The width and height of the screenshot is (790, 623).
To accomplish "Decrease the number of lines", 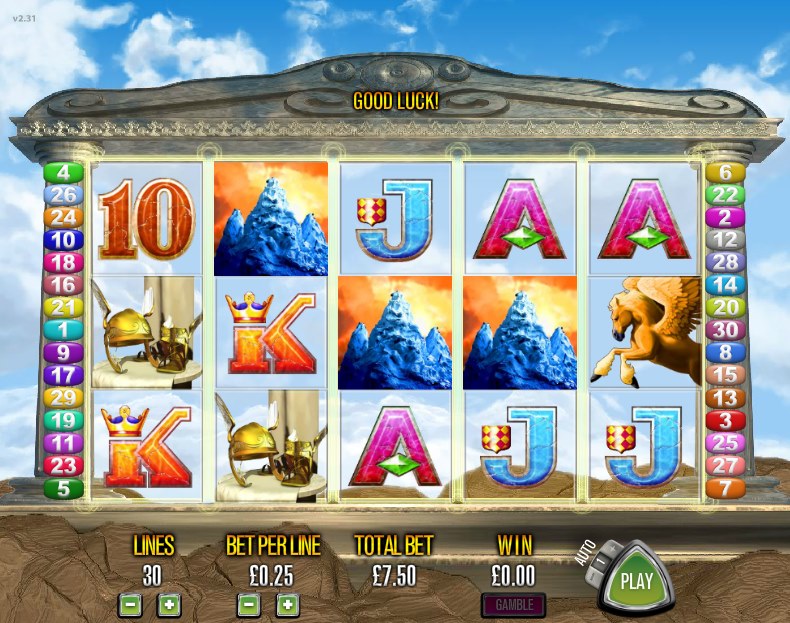I will [130, 604].
